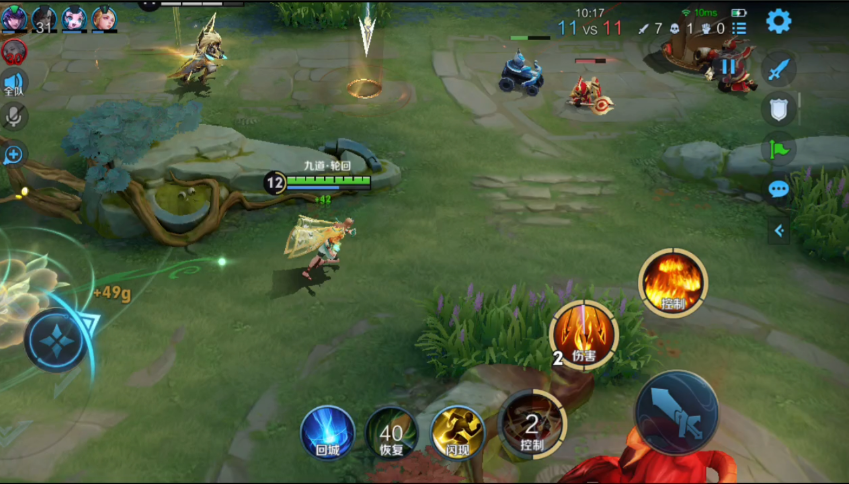Send the sword attack signal
849x484 pixels.
pyautogui.click(x=778, y=69)
